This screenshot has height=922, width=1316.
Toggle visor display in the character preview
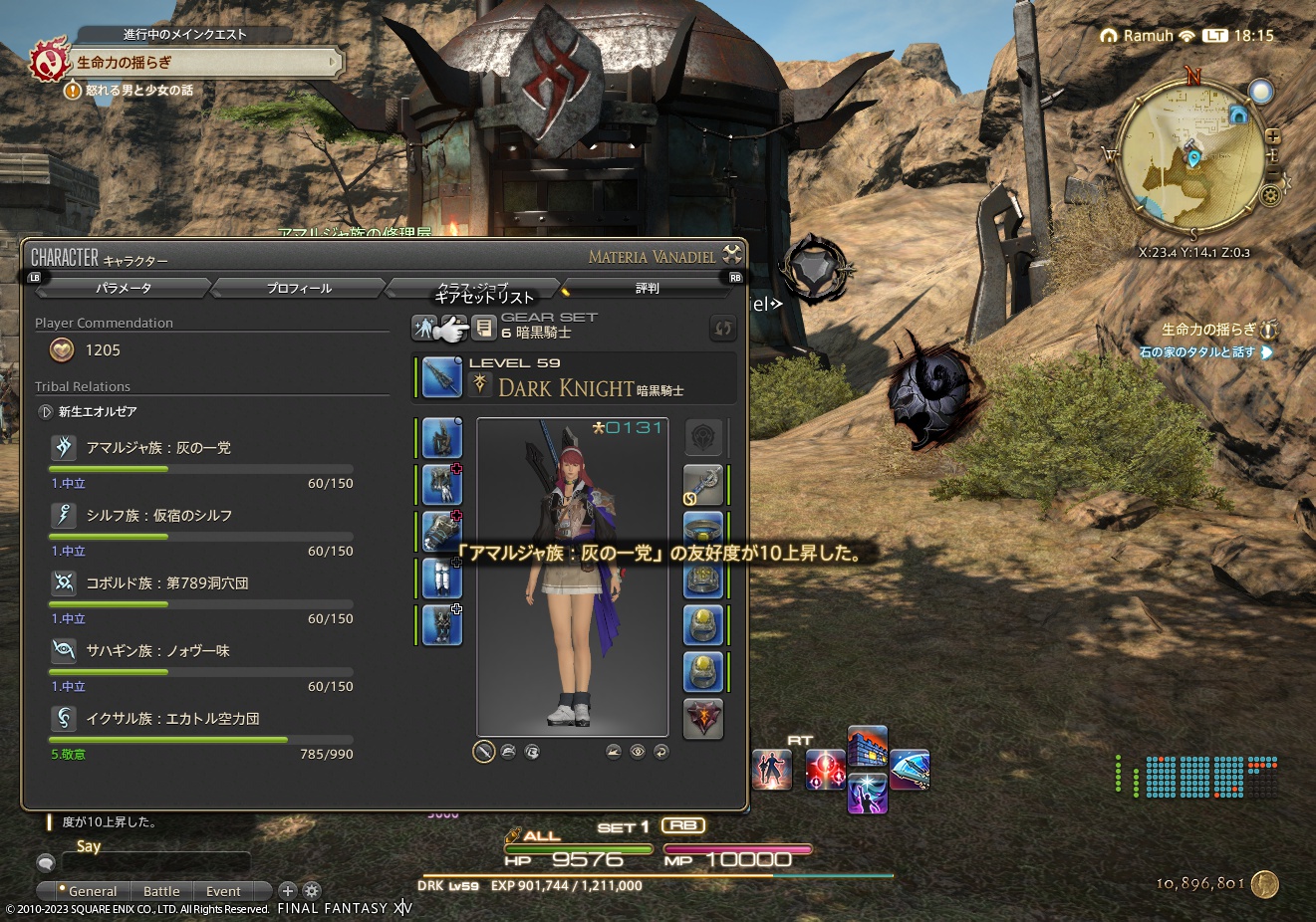point(510,751)
